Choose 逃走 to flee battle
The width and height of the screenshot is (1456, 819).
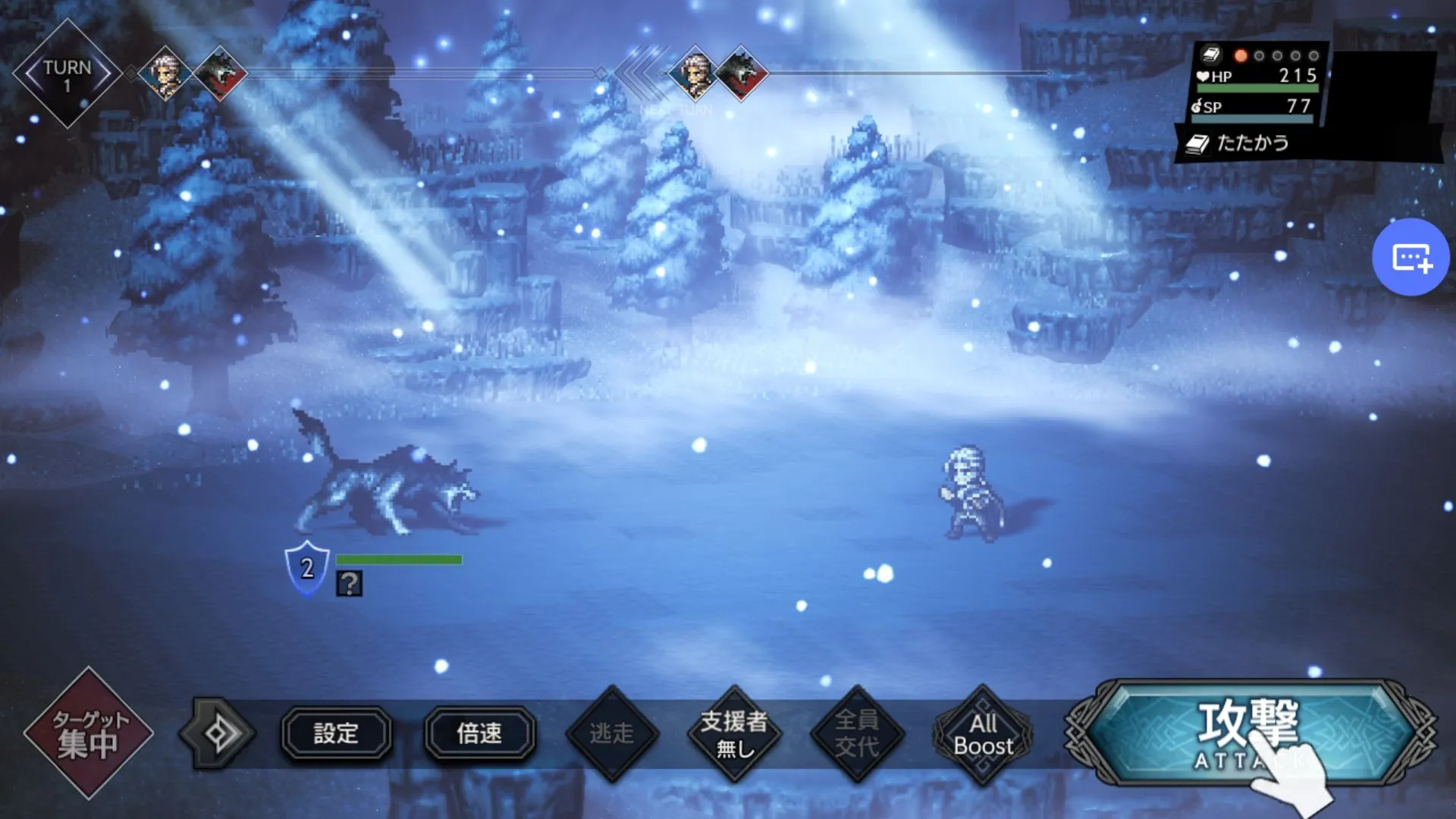(x=611, y=734)
